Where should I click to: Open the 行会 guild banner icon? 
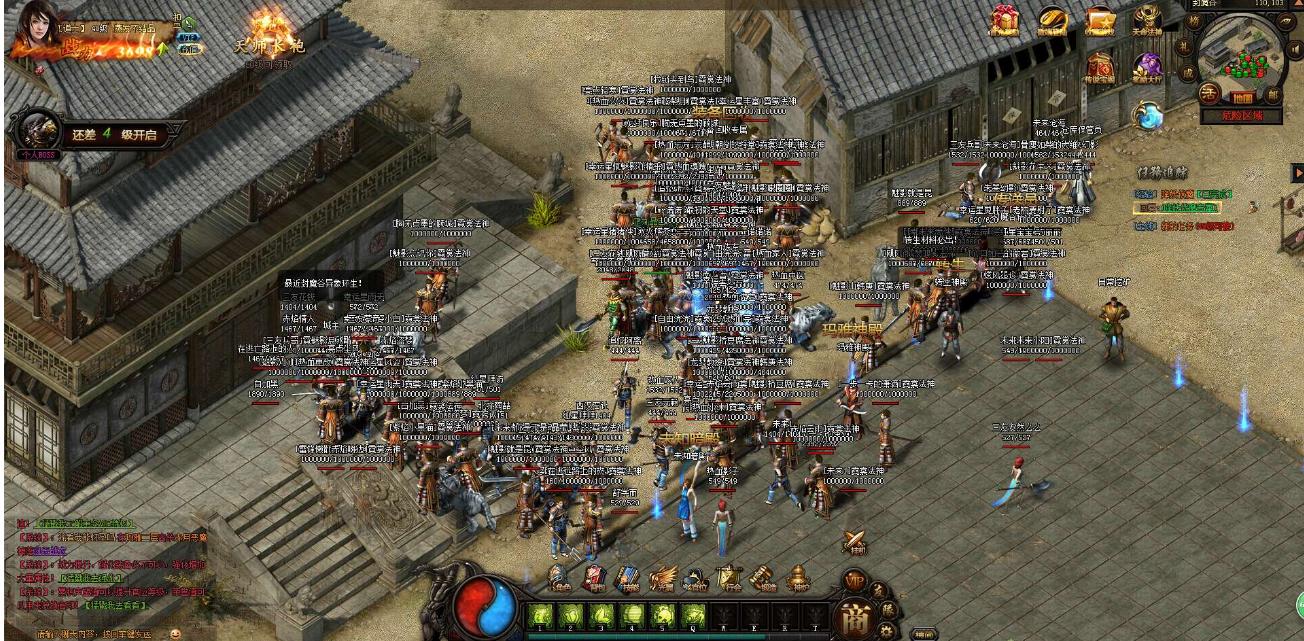728,577
